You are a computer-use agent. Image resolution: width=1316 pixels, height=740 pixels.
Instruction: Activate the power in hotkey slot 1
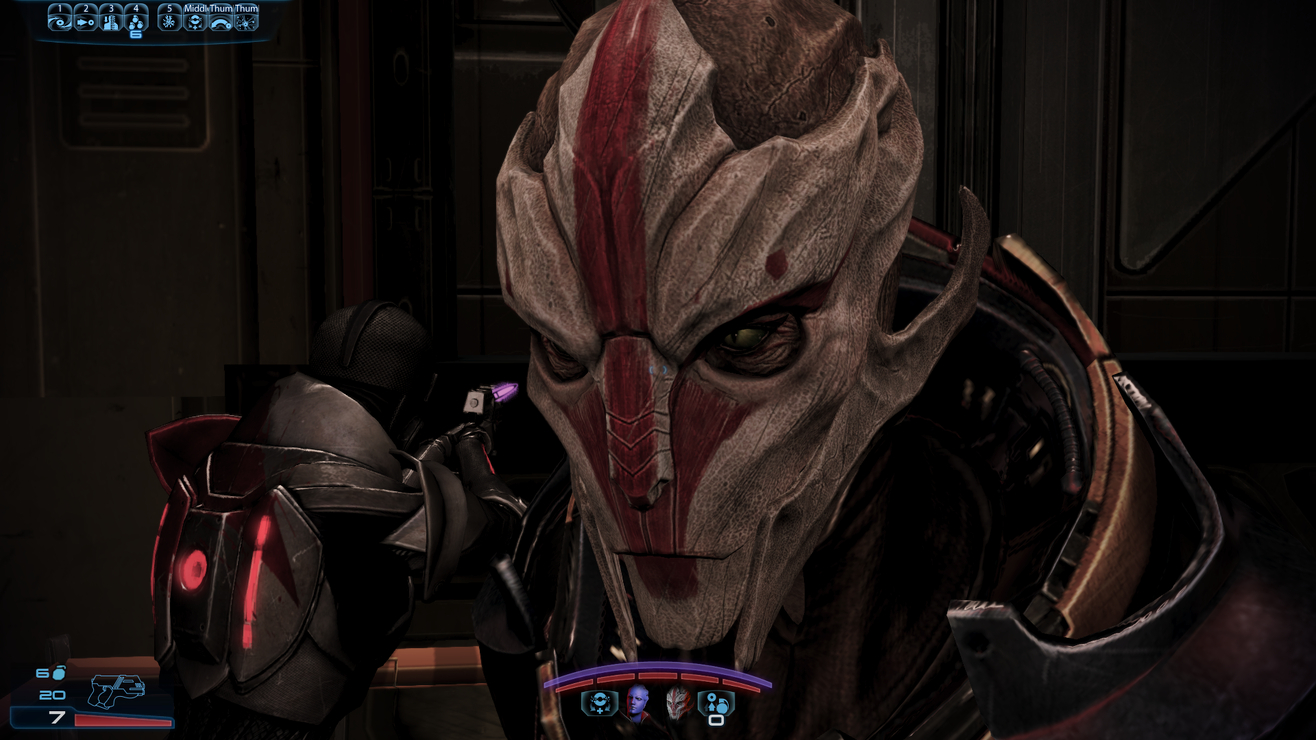click(61, 21)
